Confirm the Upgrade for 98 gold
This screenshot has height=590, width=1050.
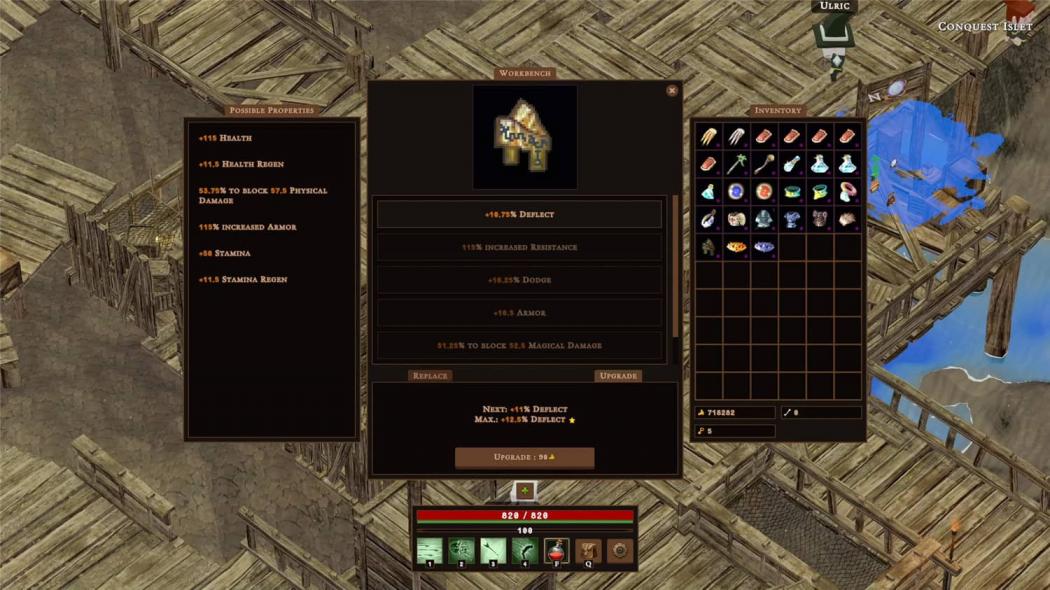(x=524, y=457)
